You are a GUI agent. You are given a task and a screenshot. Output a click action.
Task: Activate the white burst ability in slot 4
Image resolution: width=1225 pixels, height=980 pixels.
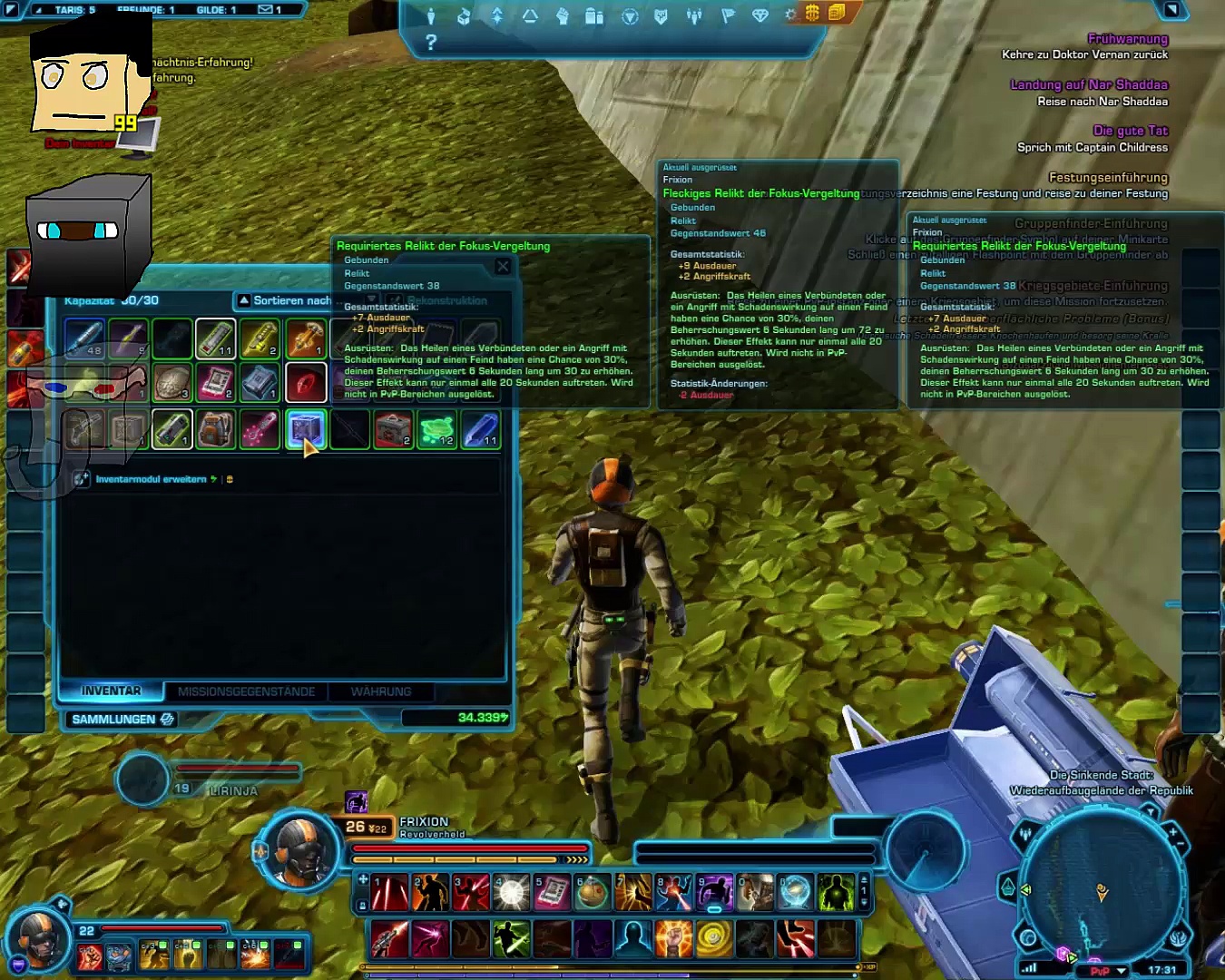tap(511, 893)
